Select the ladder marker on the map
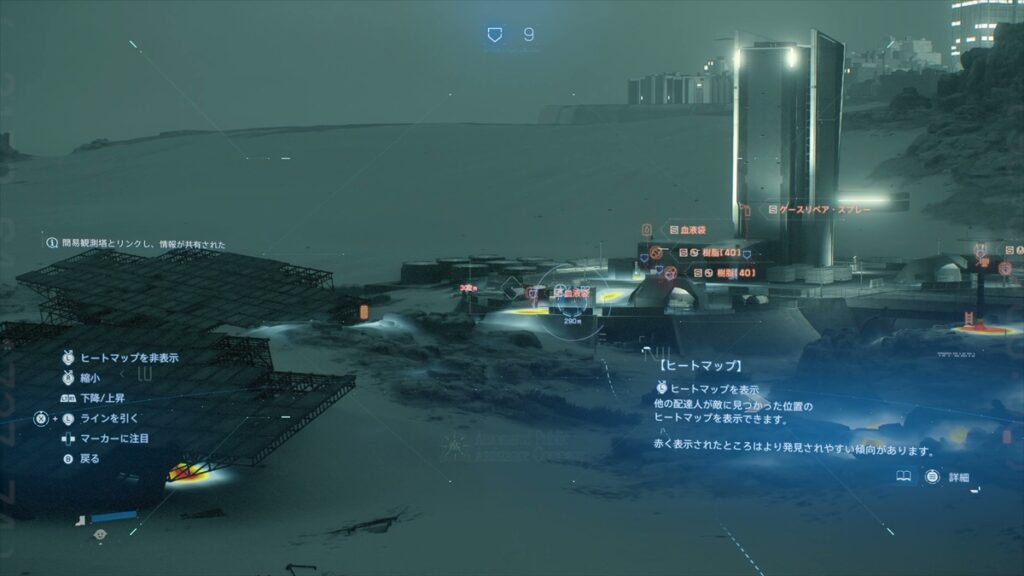The width and height of the screenshot is (1024, 576). [968, 320]
